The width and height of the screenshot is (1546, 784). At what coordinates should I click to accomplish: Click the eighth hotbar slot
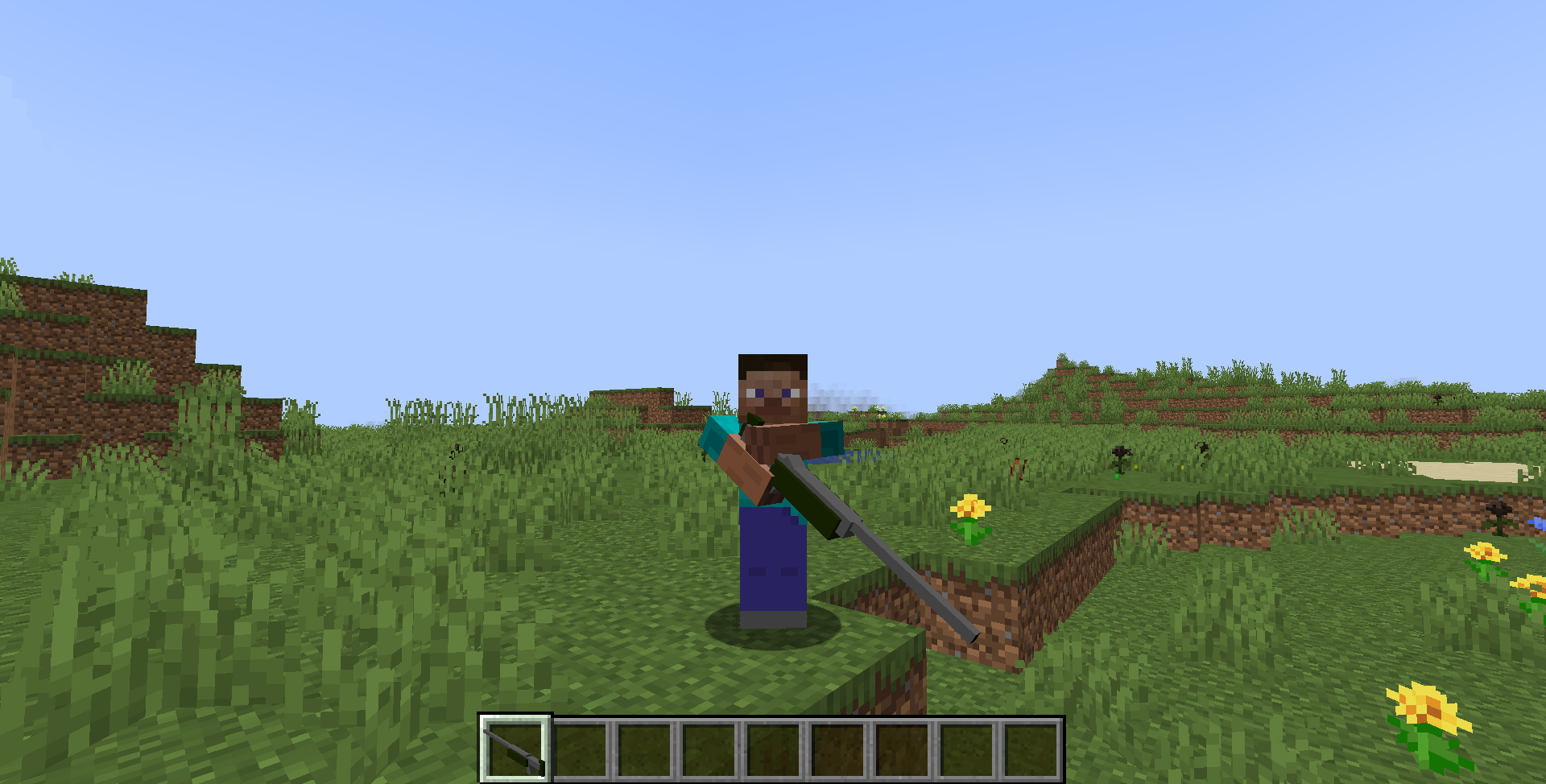click(968, 749)
